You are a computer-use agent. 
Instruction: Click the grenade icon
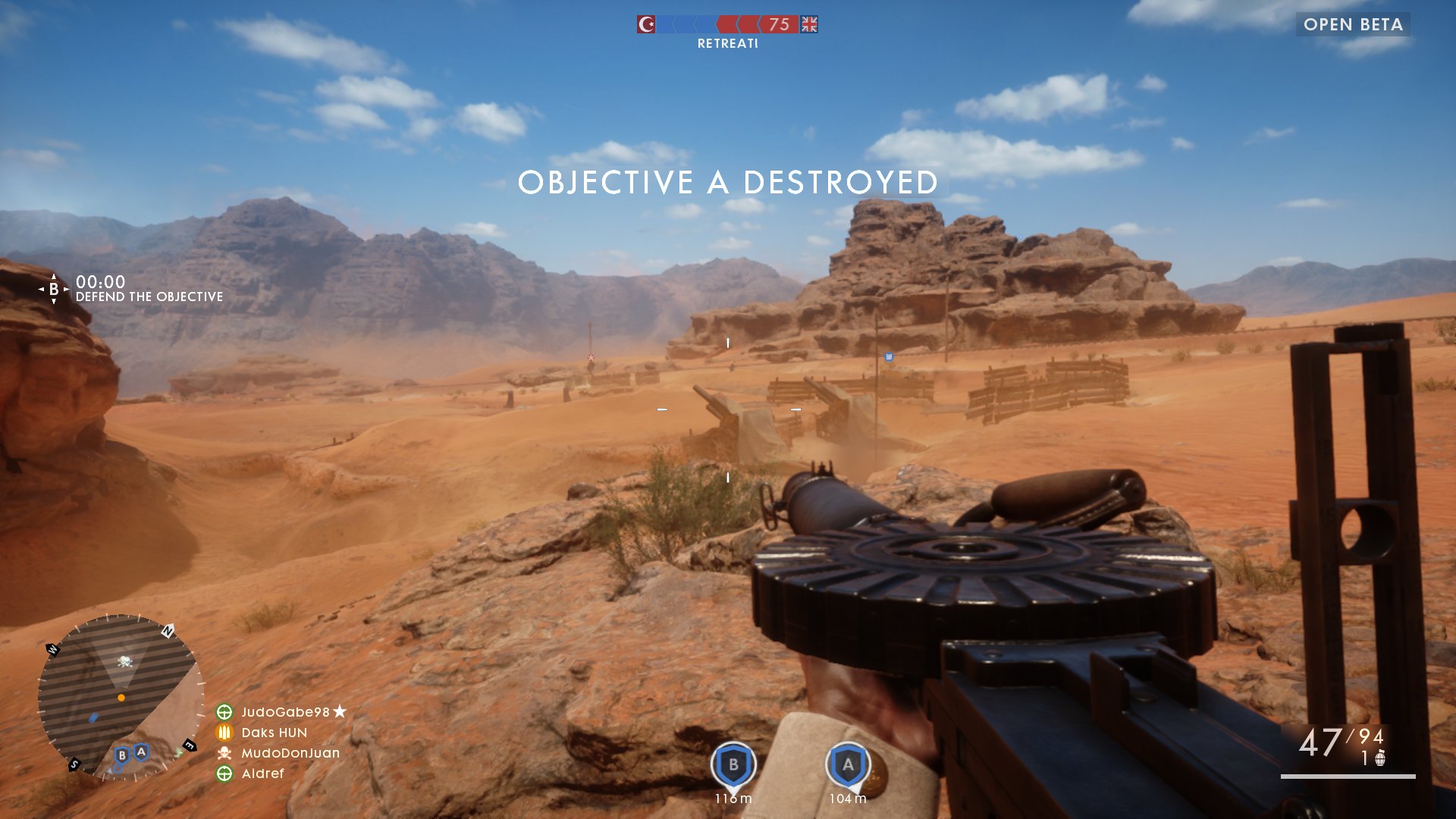[x=1380, y=758]
